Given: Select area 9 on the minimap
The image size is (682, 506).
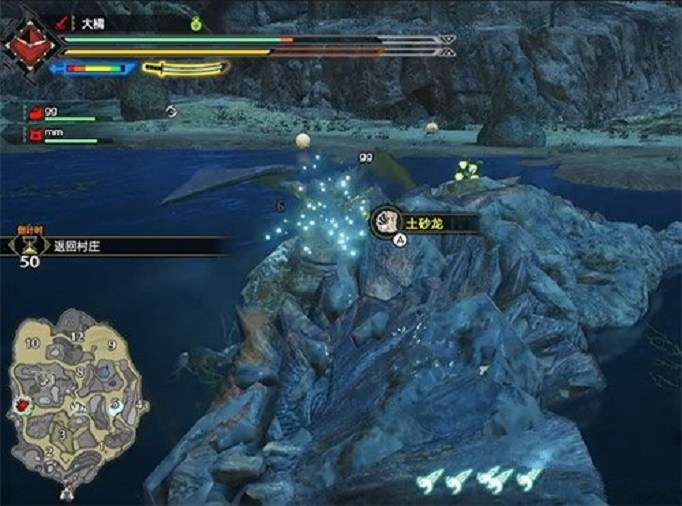Looking at the screenshot, I should tap(111, 345).
